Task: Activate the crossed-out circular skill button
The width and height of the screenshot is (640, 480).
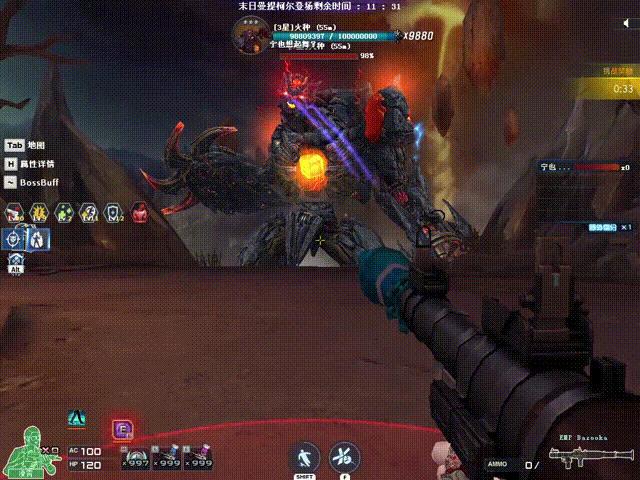Action: 344,458
